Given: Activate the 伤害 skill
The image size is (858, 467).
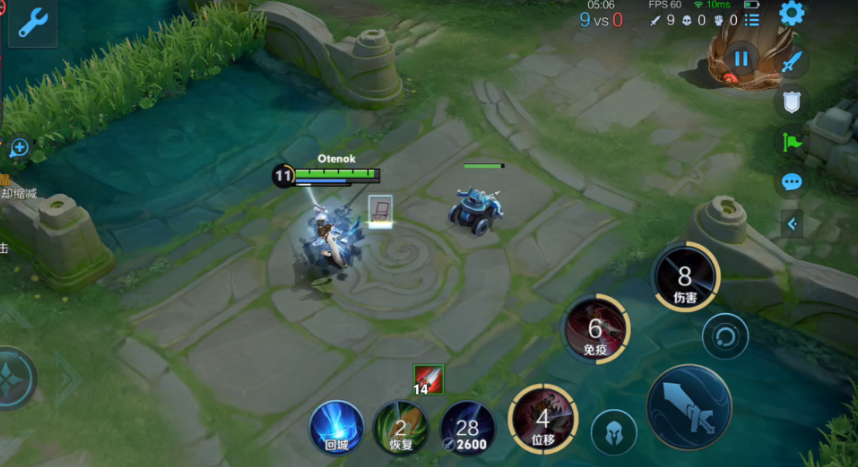Looking at the screenshot, I should coord(685,277).
